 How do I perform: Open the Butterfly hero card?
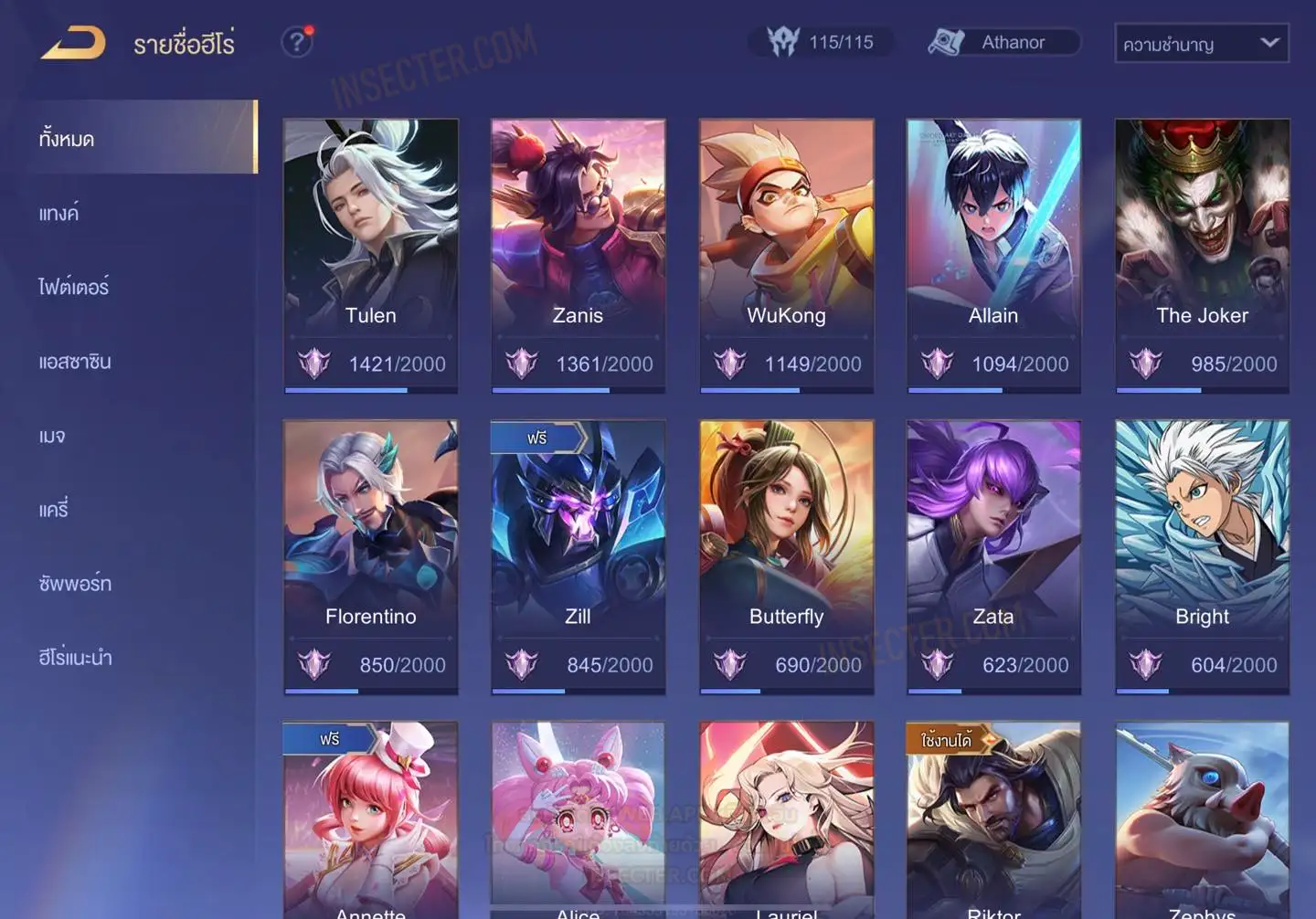coord(786,557)
